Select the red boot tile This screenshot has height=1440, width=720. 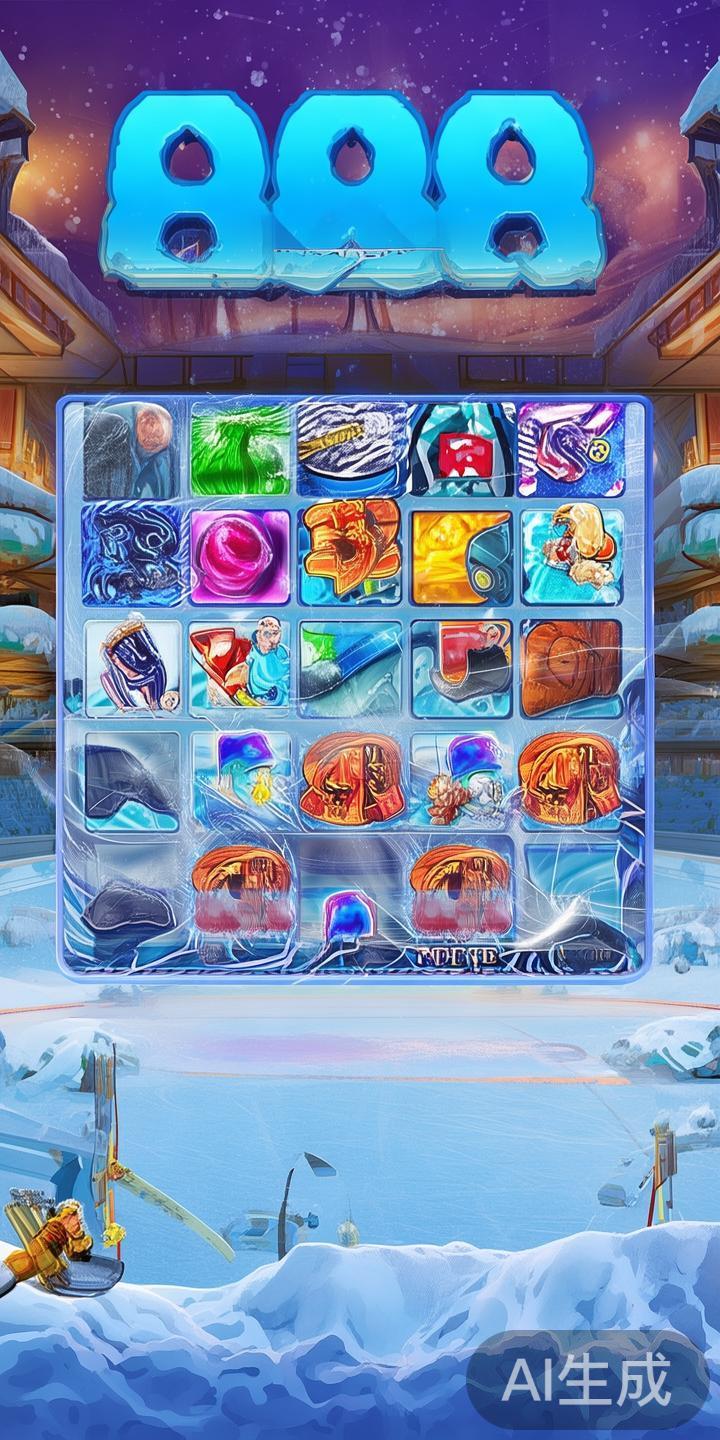(462, 667)
